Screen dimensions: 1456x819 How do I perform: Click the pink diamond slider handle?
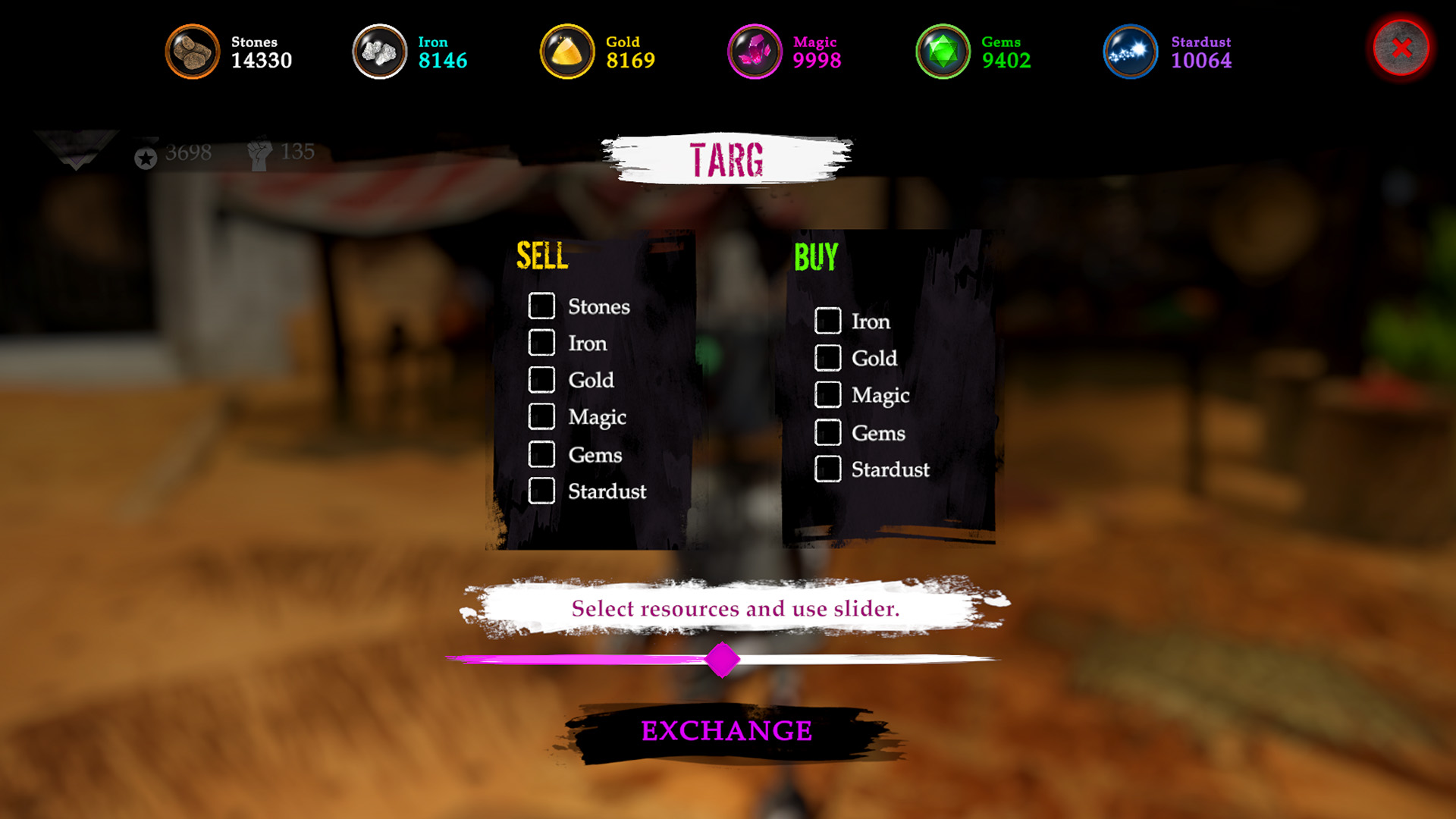click(x=722, y=659)
